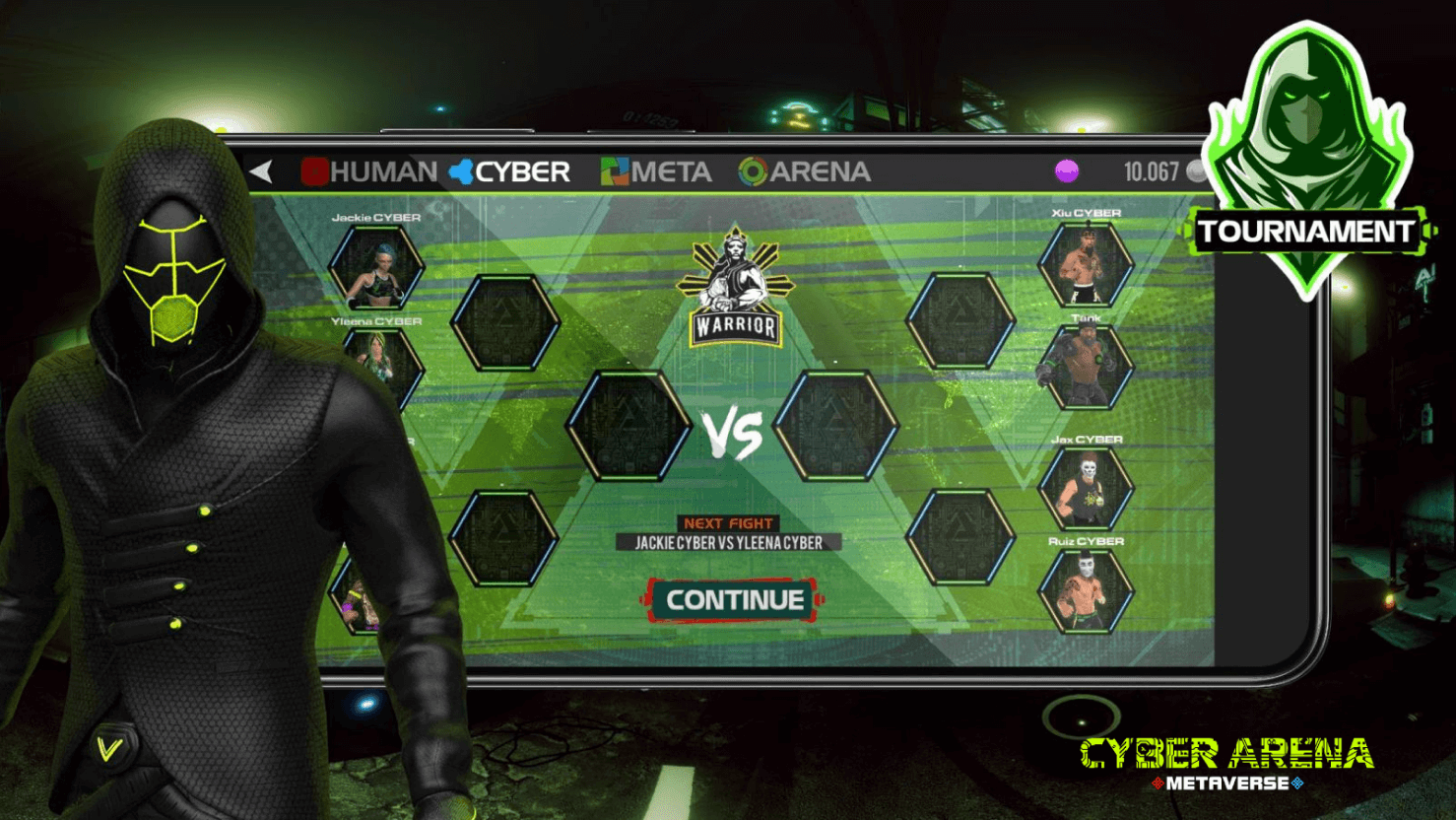1456x820 pixels.
Task: Select the META category icon
Action: point(616,171)
